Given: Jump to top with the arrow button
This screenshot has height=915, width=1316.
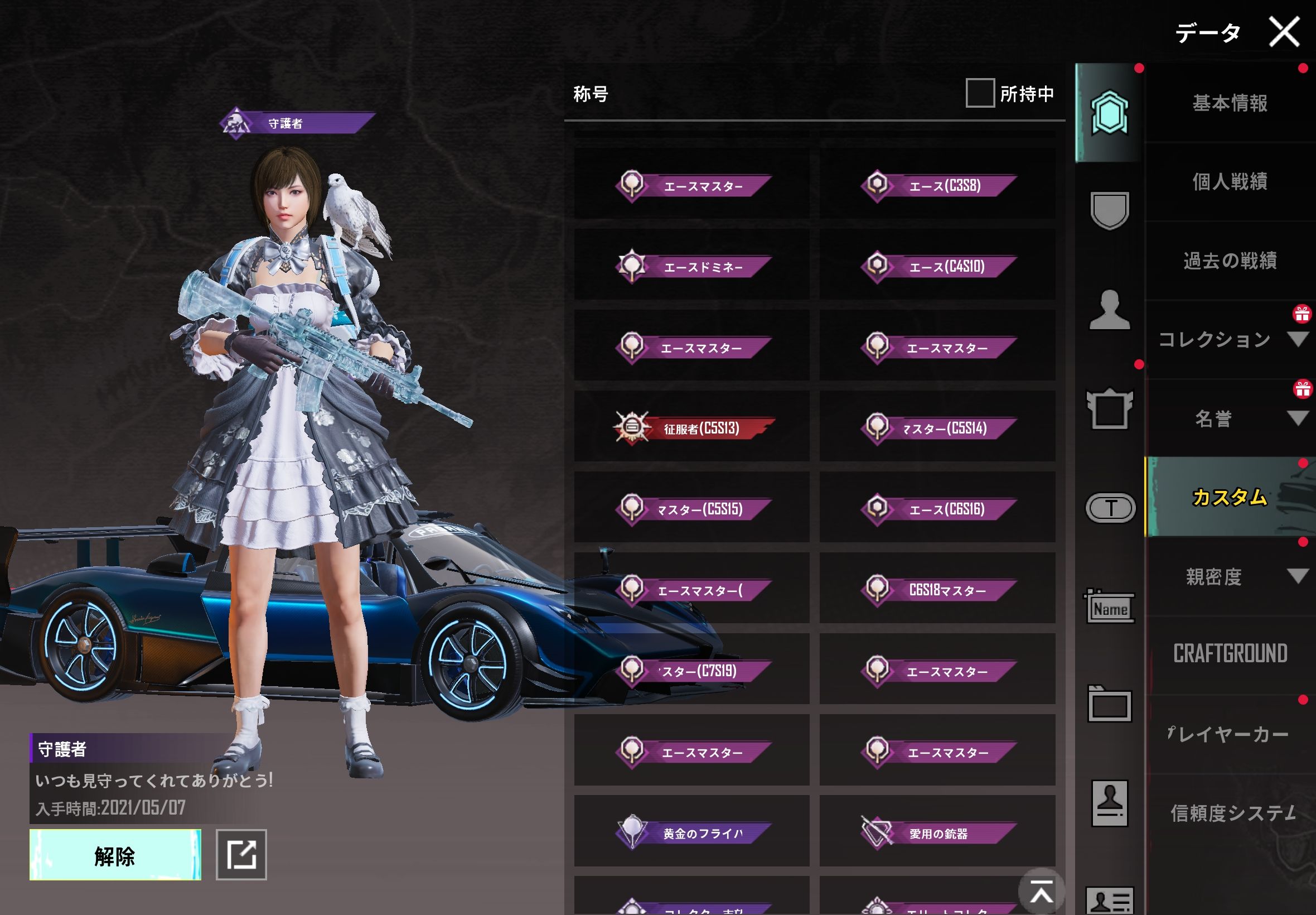Looking at the screenshot, I should tap(1041, 892).
